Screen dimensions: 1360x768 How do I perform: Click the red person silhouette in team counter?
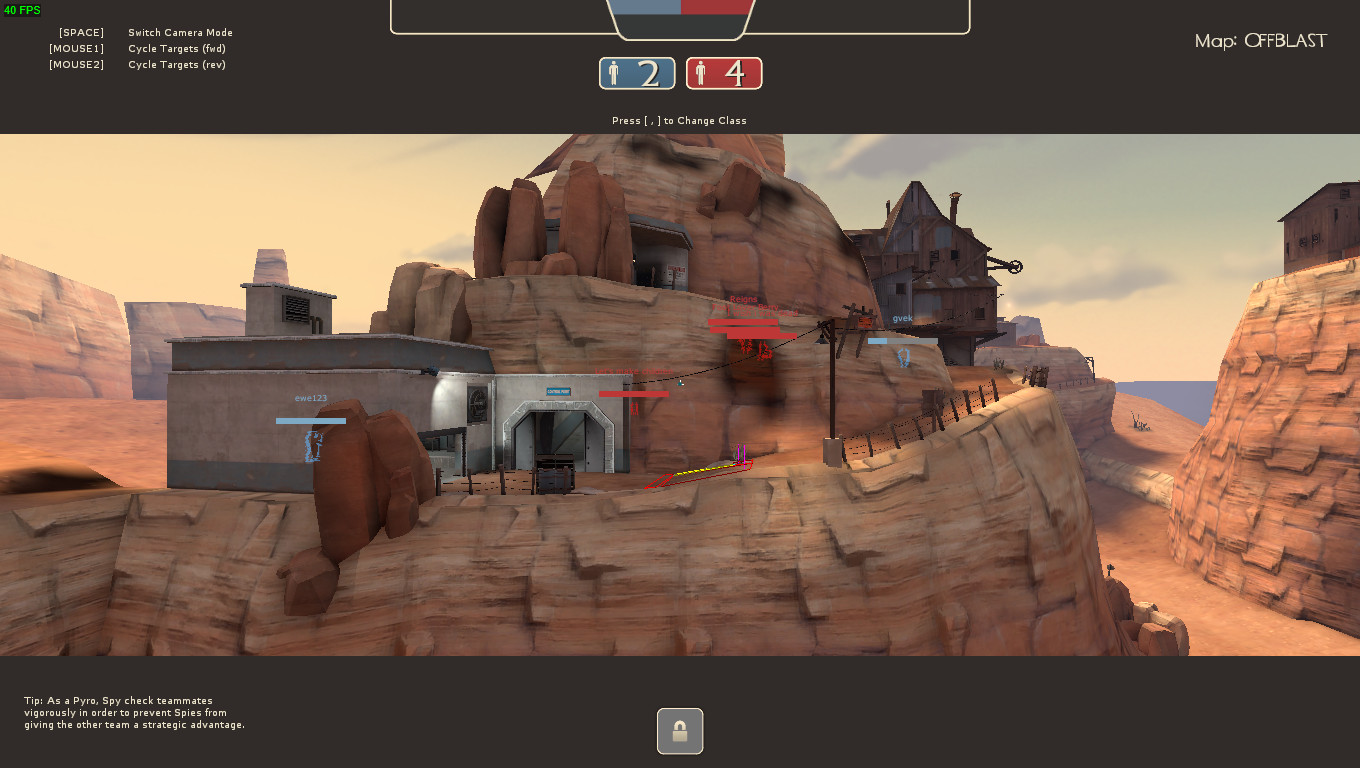coord(701,72)
